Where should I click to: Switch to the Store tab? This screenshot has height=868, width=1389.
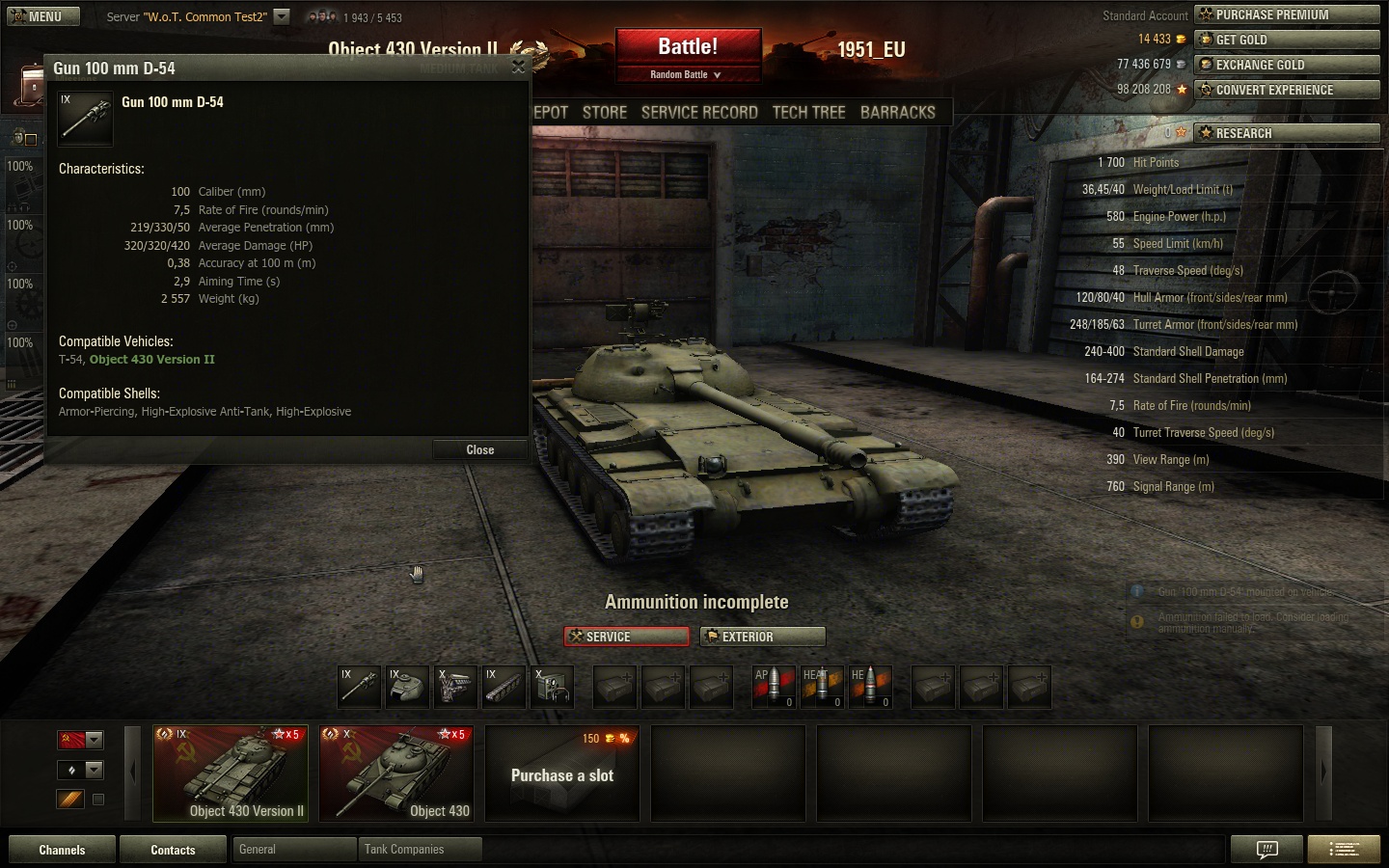605,112
